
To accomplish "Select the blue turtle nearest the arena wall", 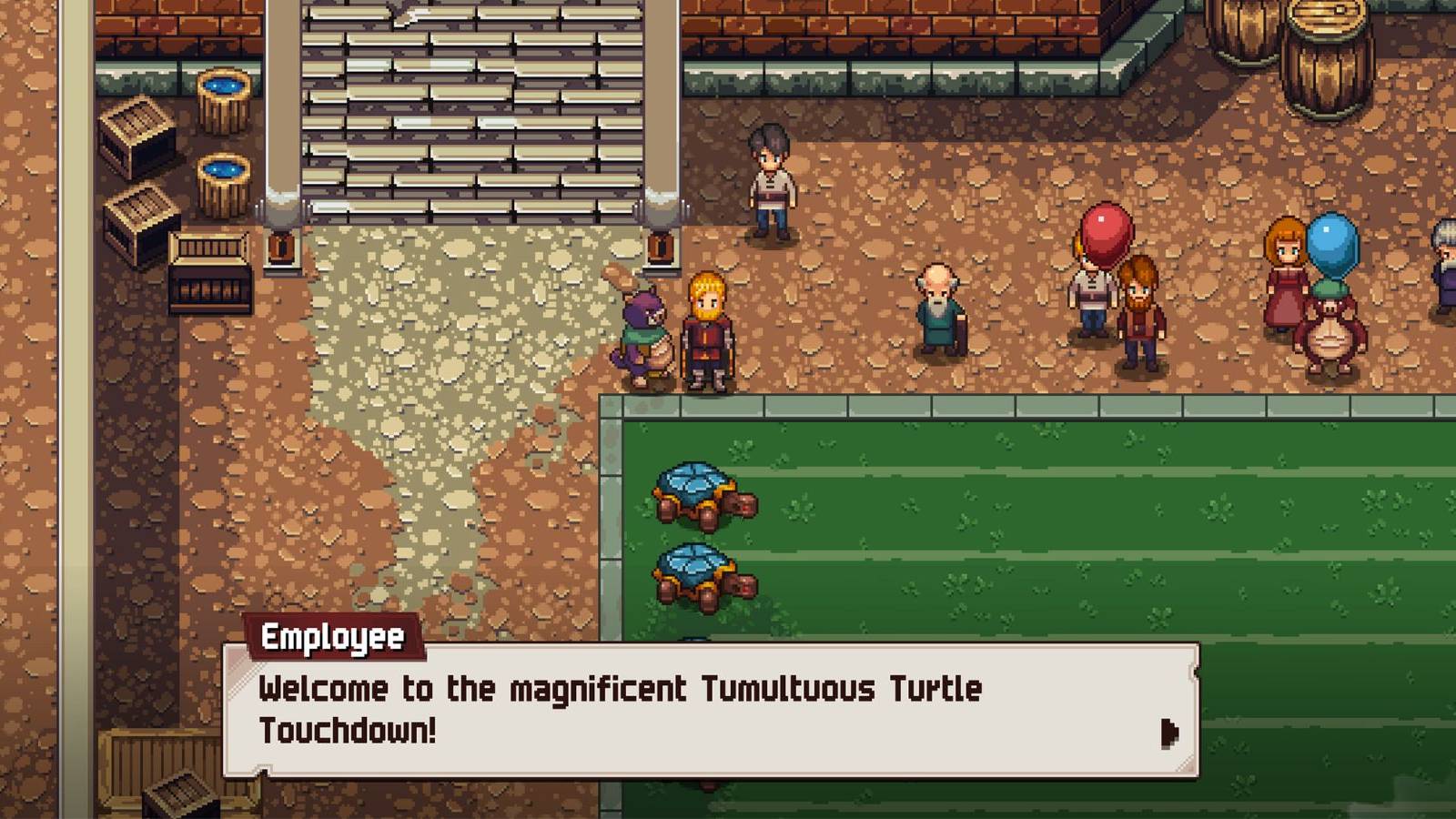I will [696, 494].
